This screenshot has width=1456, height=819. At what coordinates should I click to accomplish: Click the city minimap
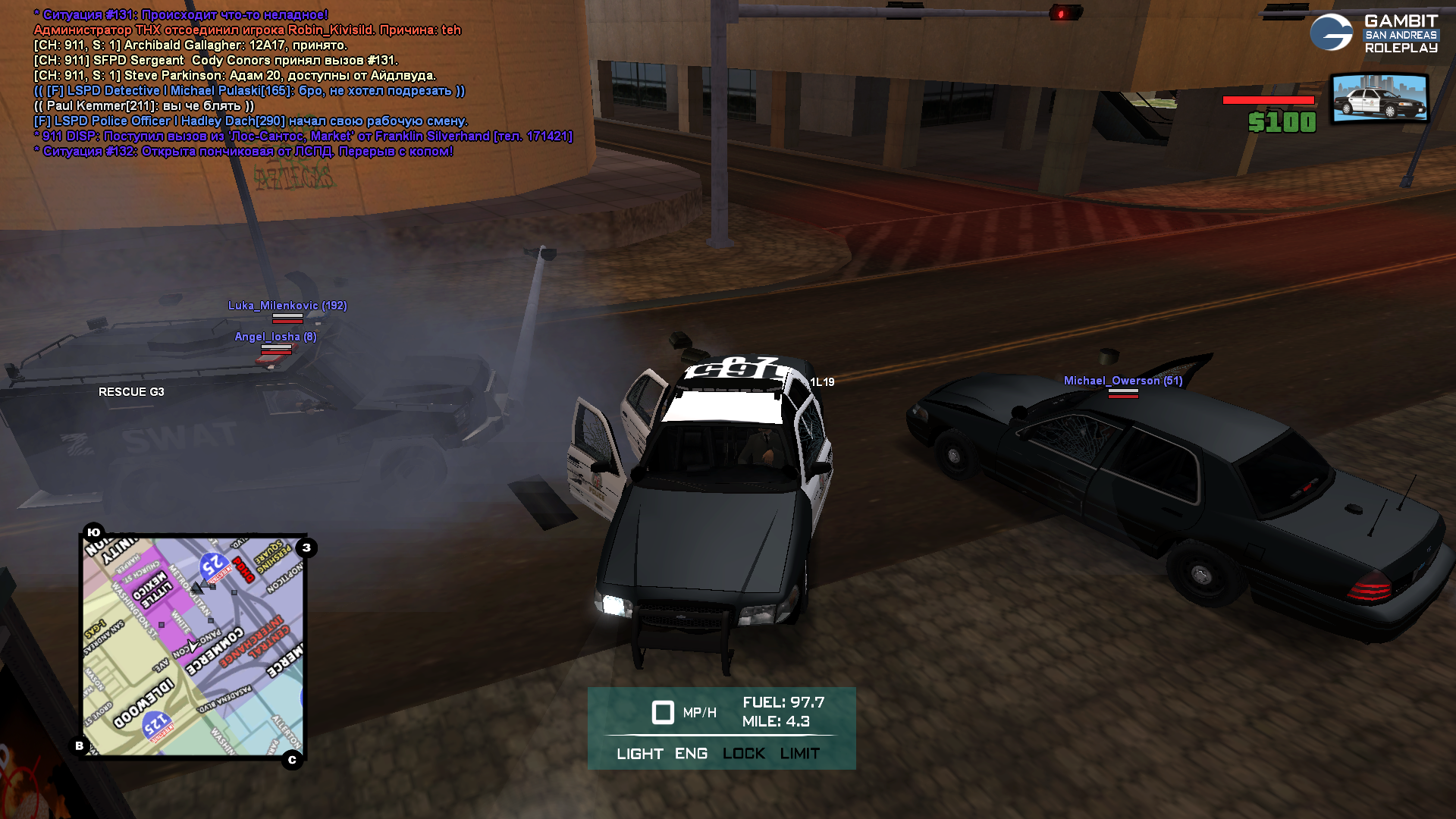(x=193, y=645)
